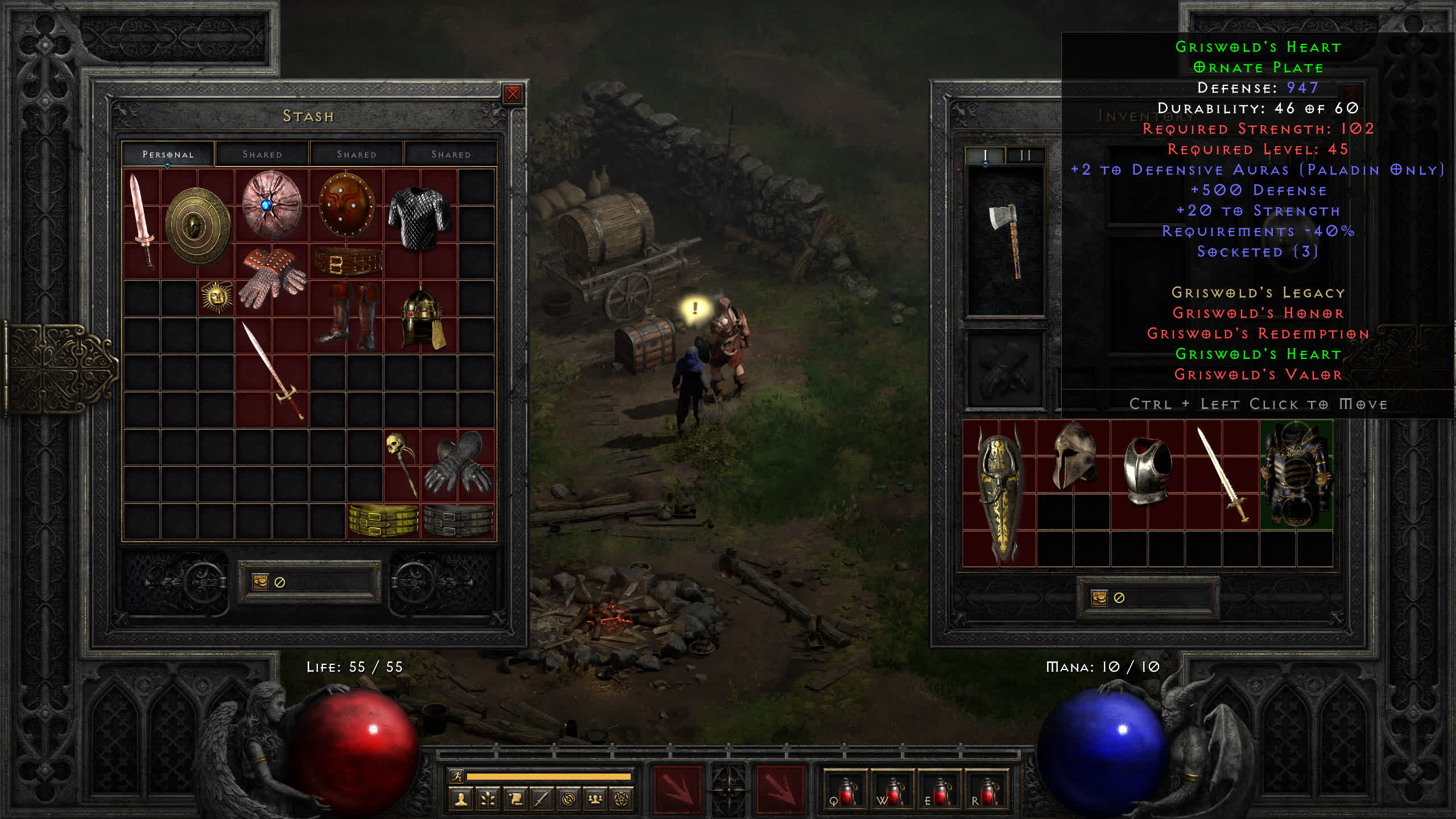Open the character screen from mini menu

pos(461,800)
